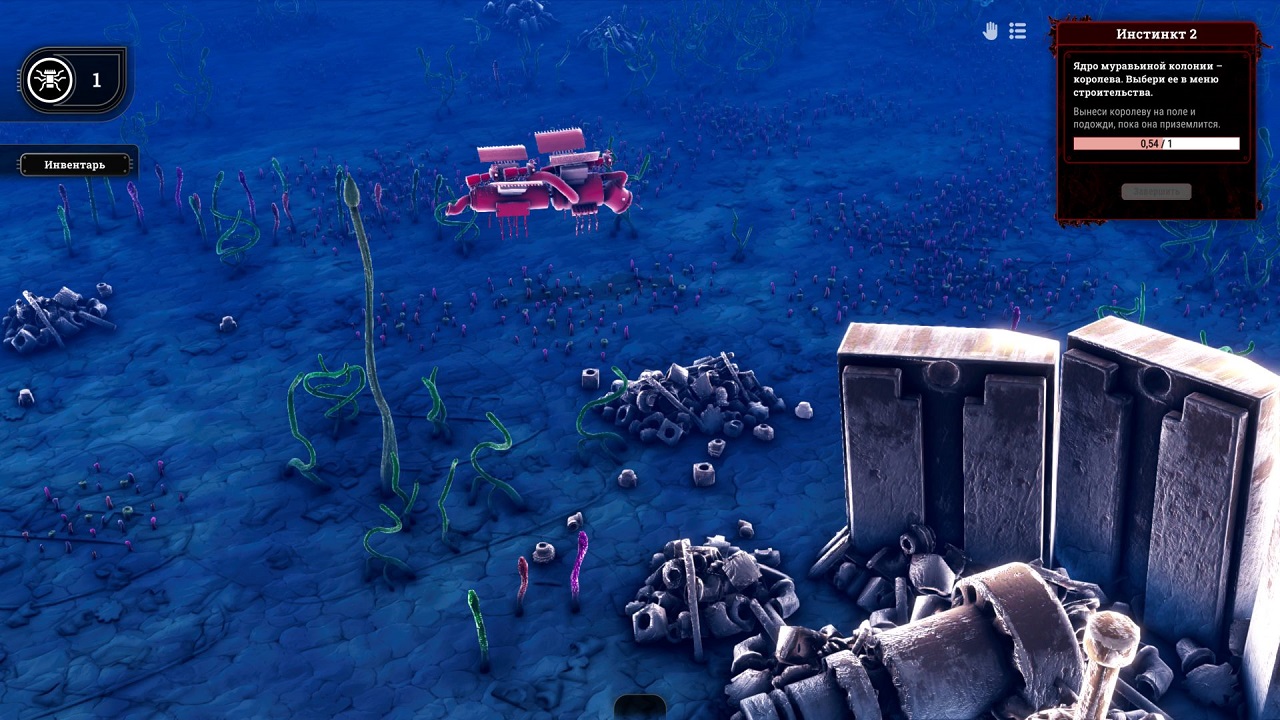Click the ant counter icon
This screenshot has height=720, width=1280.
click(x=50, y=80)
